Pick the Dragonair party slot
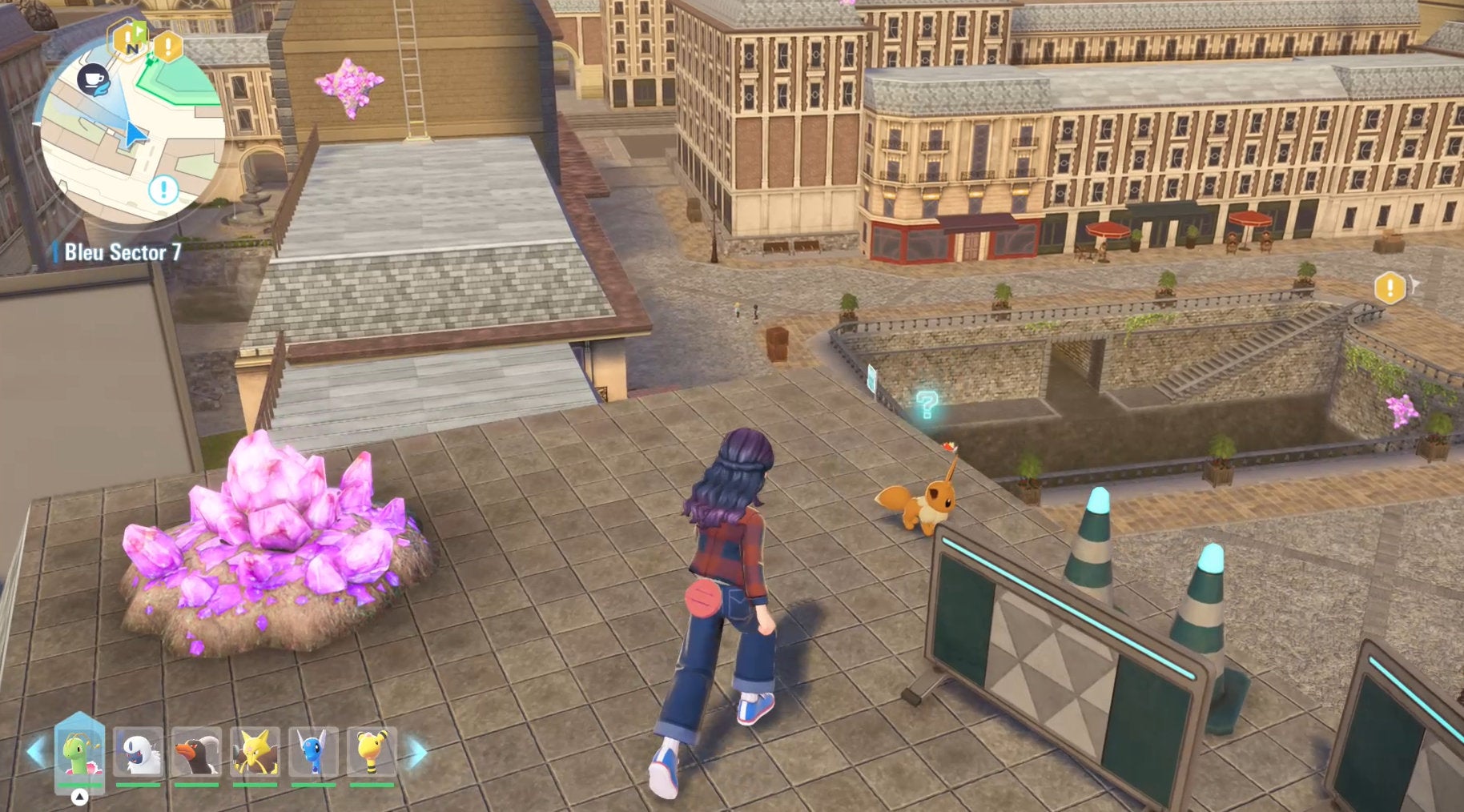Screen dimensions: 1464x812 point(313,753)
